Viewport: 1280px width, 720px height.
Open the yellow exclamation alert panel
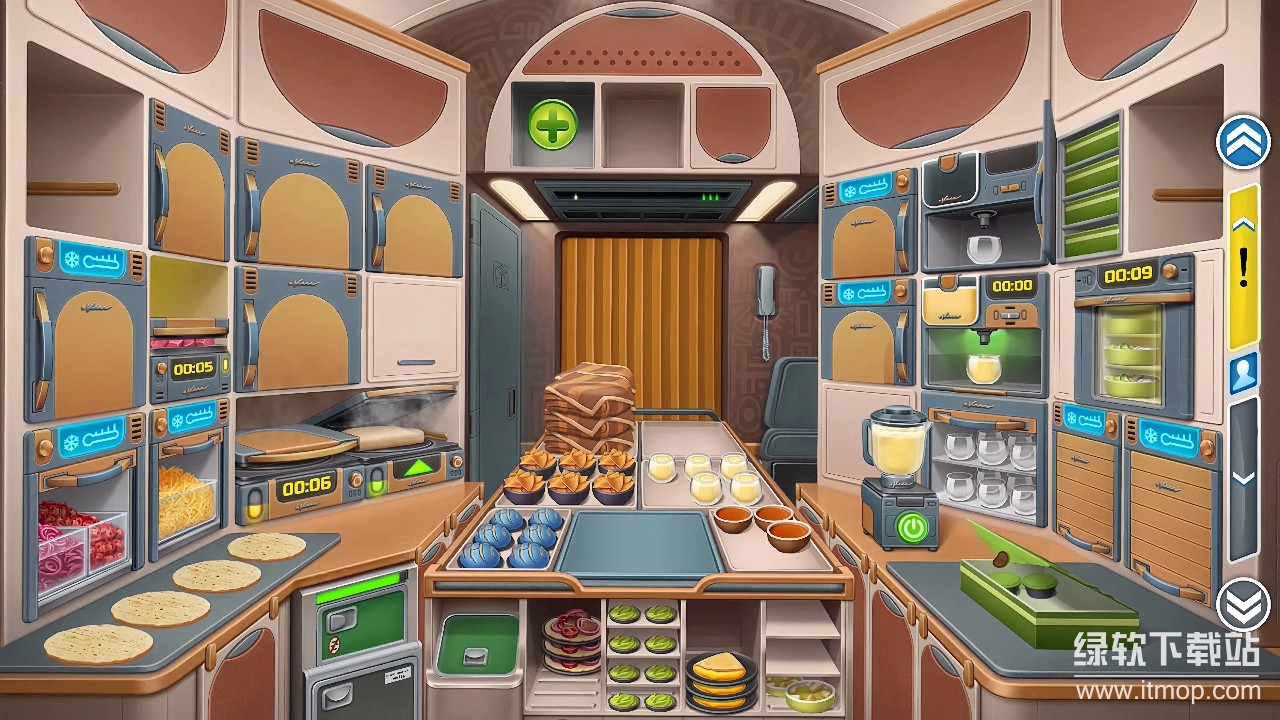[1243, 266]
